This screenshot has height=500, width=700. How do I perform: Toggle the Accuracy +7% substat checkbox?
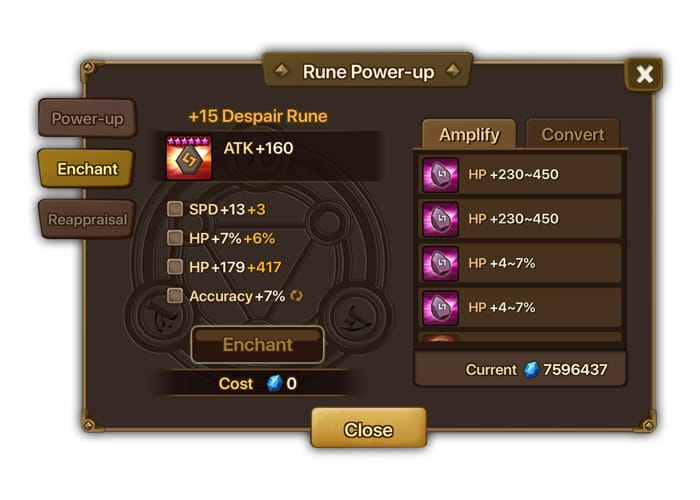[175, 296]
